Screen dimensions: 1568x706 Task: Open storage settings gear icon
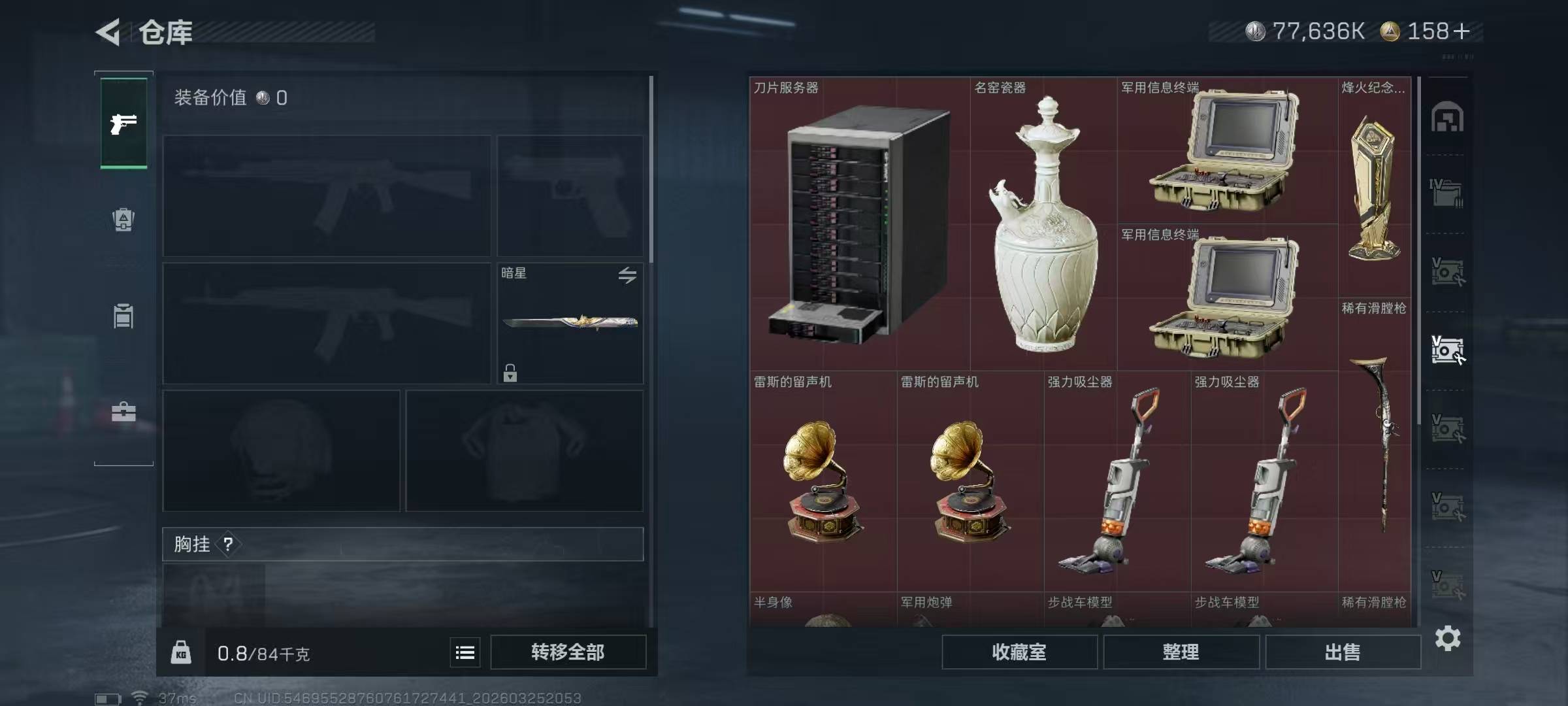coord(1448,638)
